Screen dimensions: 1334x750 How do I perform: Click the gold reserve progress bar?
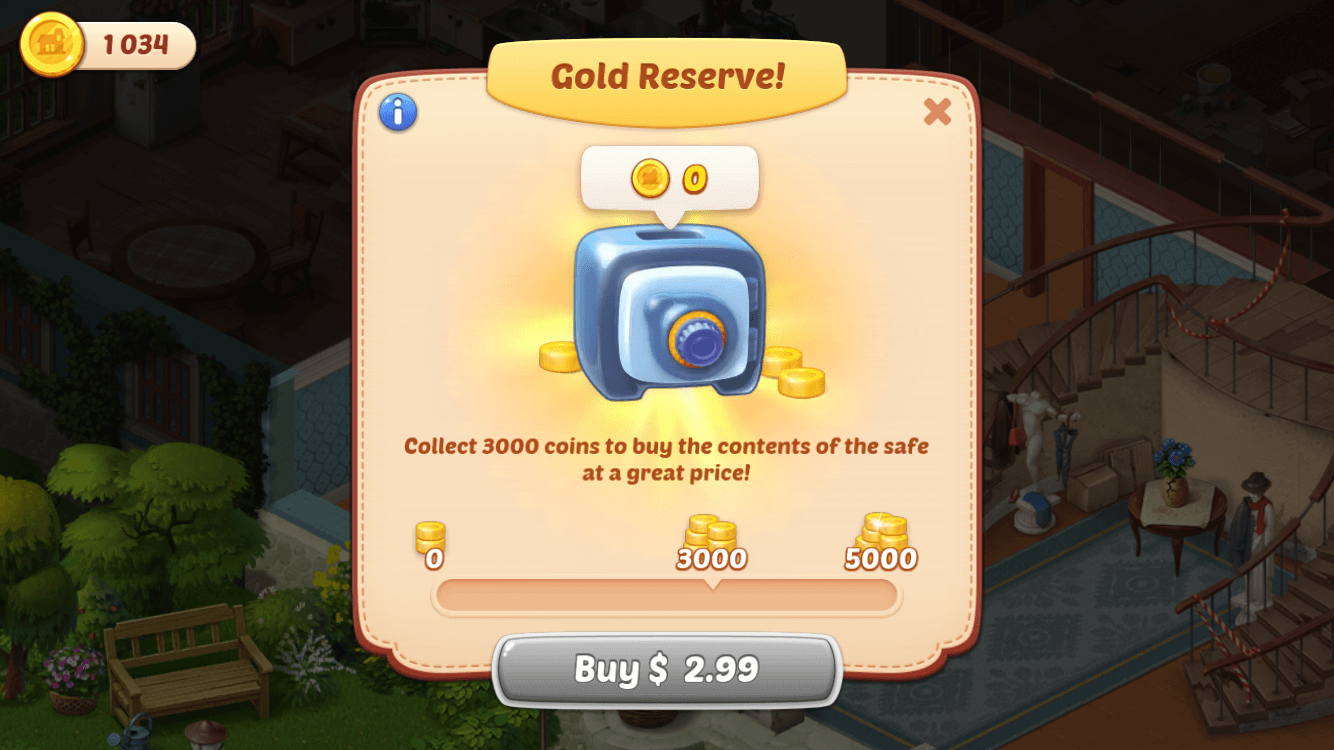click(x=667, y=596)
